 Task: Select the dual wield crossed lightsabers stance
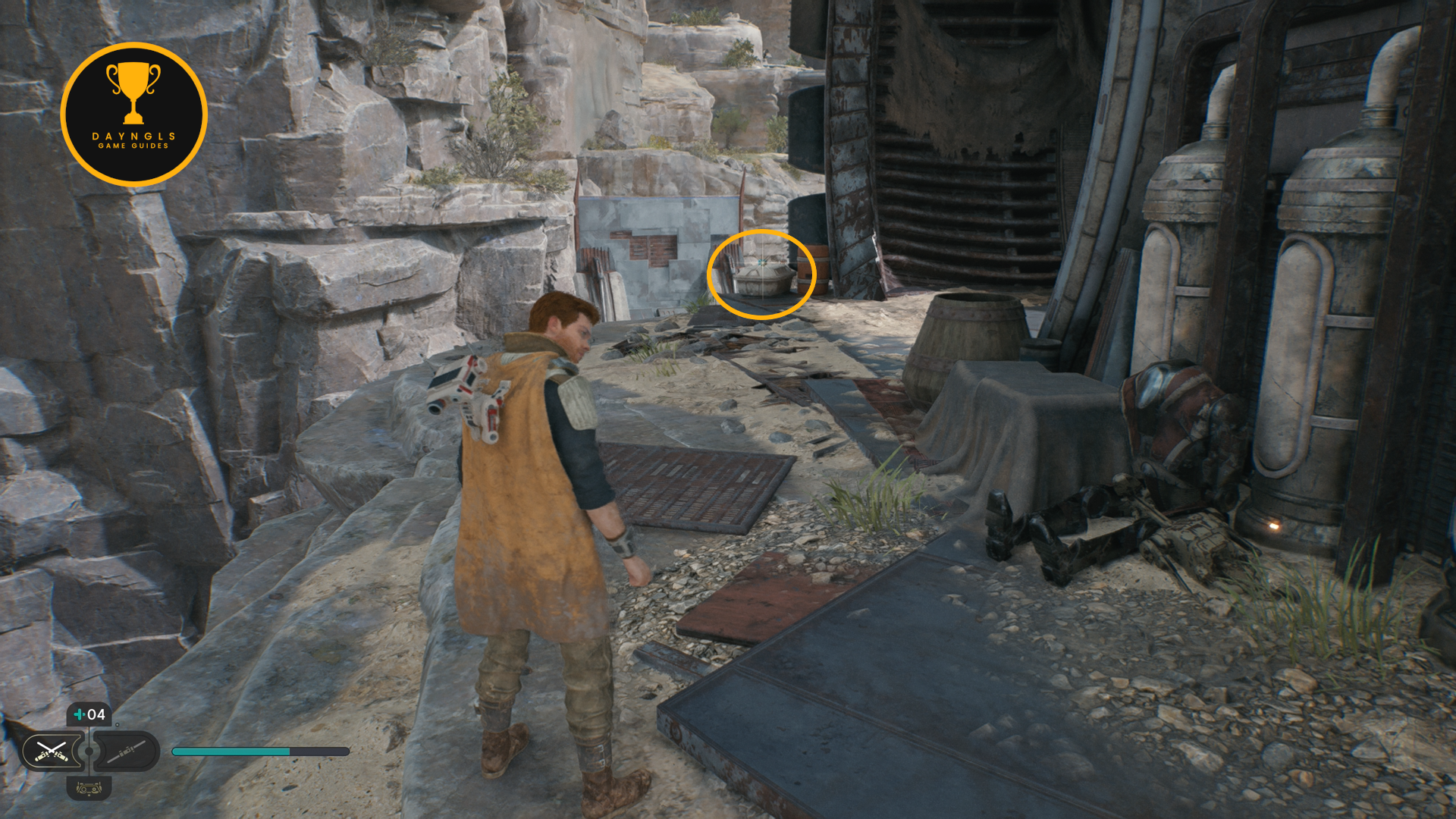click(x=51, y=751)
